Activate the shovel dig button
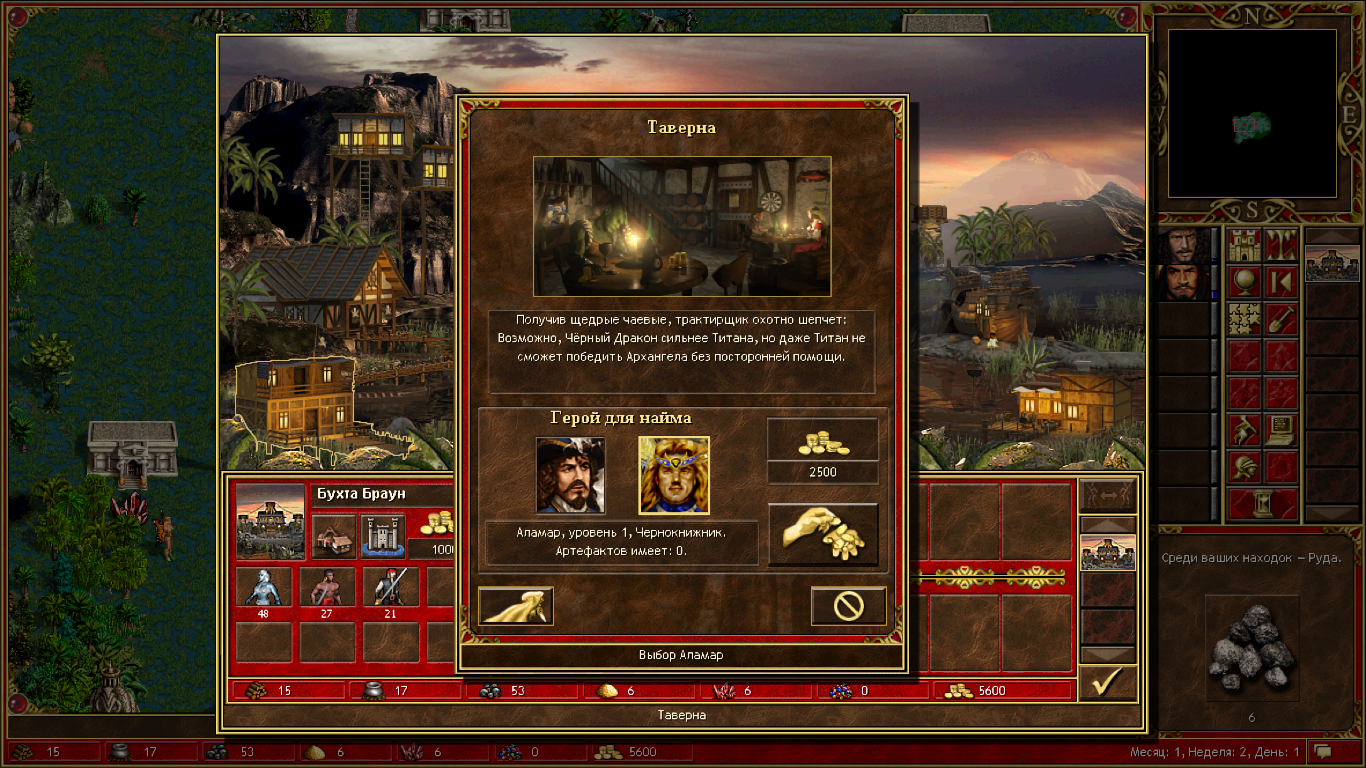Screen dimensions: 1366x768 point(1281,319)
